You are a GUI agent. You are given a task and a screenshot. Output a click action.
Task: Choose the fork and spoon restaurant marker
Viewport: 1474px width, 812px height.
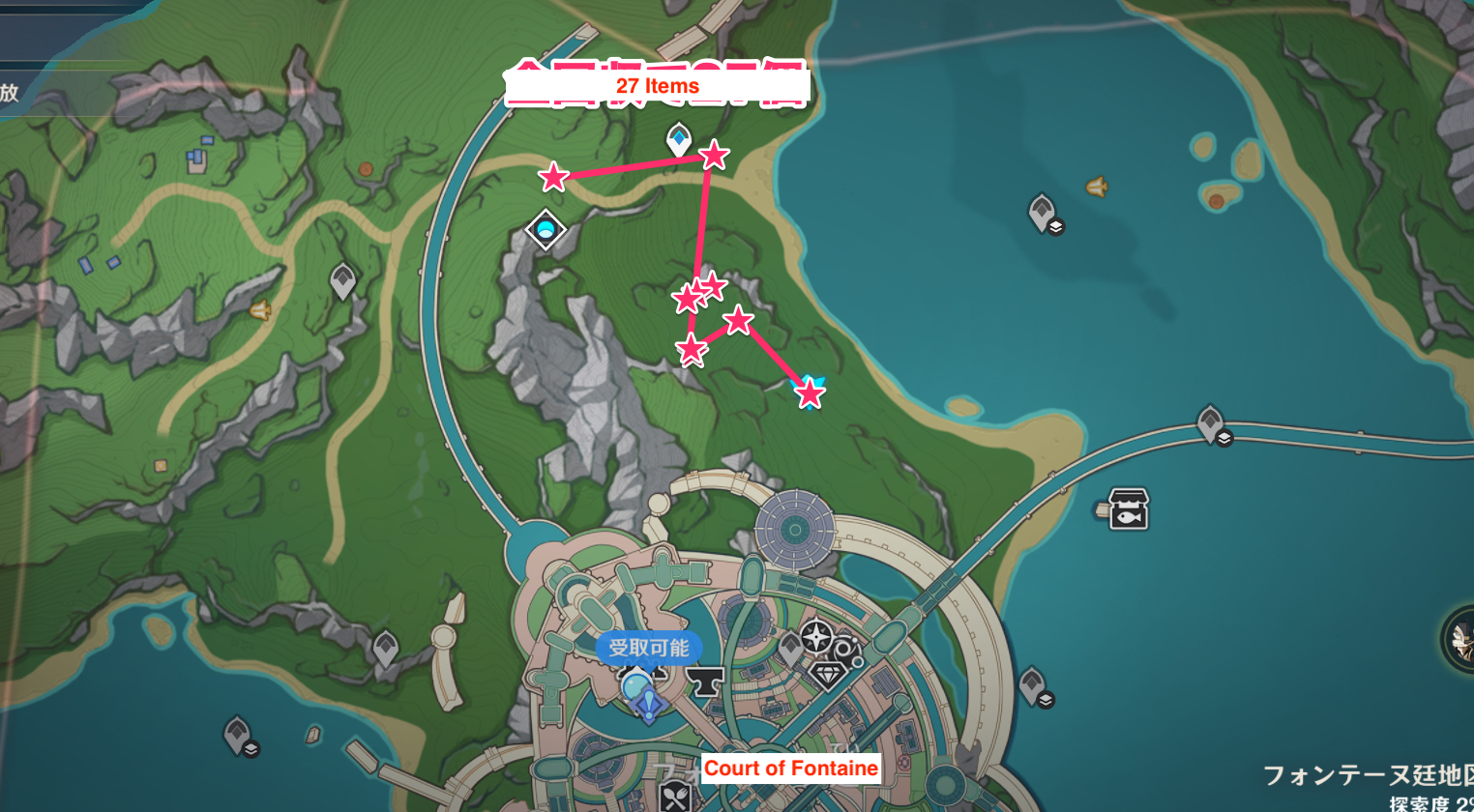coord(675,797)
